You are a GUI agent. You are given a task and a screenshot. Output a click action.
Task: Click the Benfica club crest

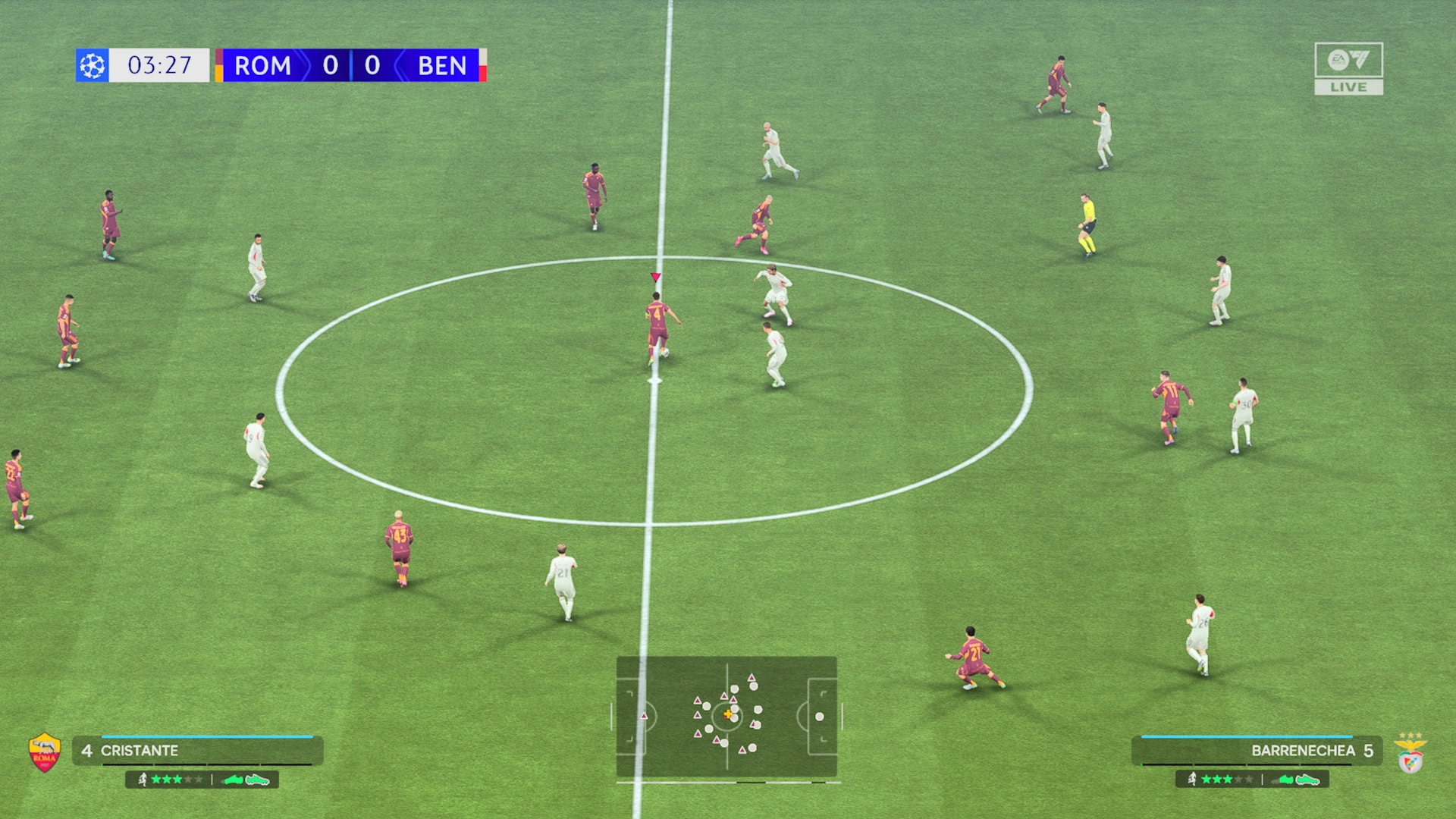click(x=1410, y=754)
